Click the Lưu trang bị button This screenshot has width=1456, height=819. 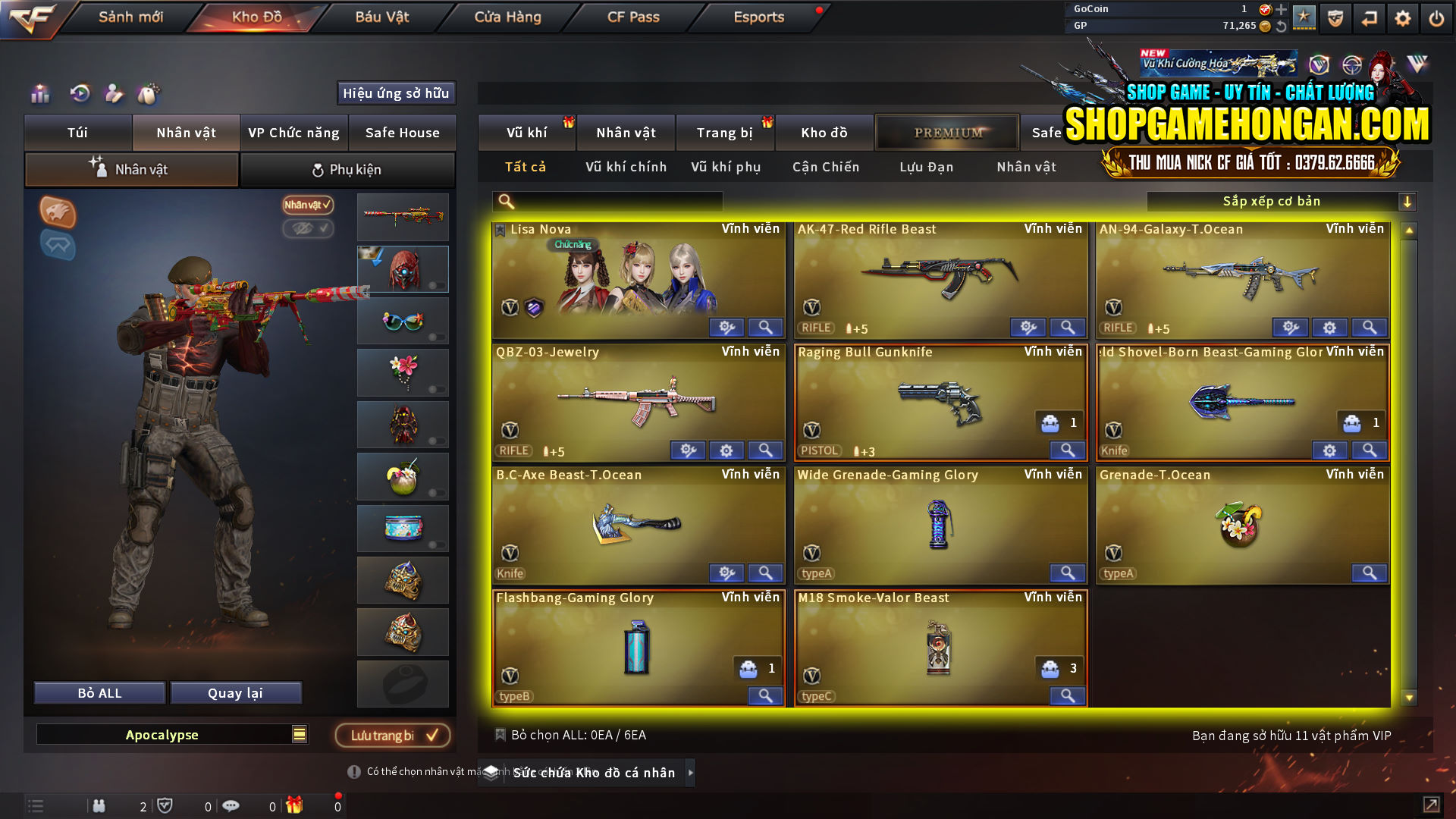[x=392, y=735]
